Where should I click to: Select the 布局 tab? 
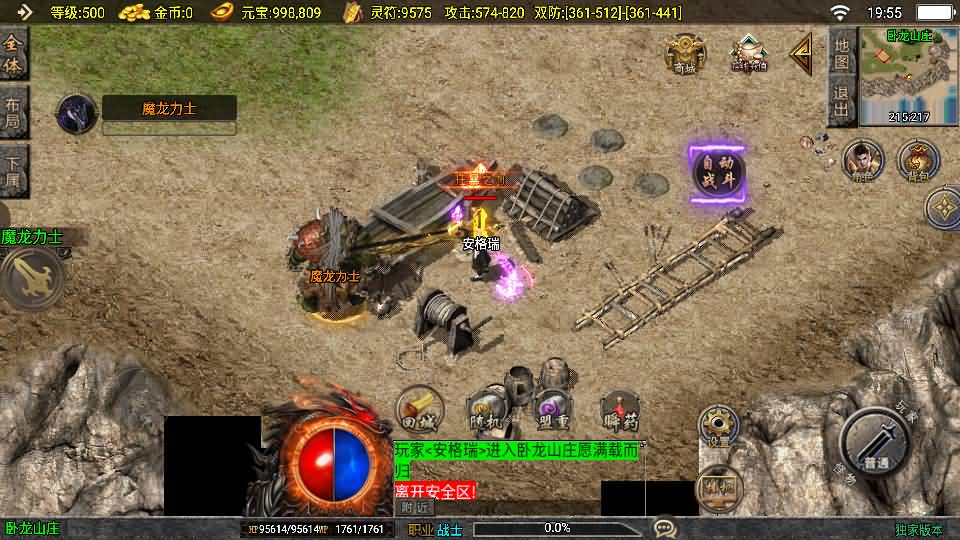click(x=13, y=111)
